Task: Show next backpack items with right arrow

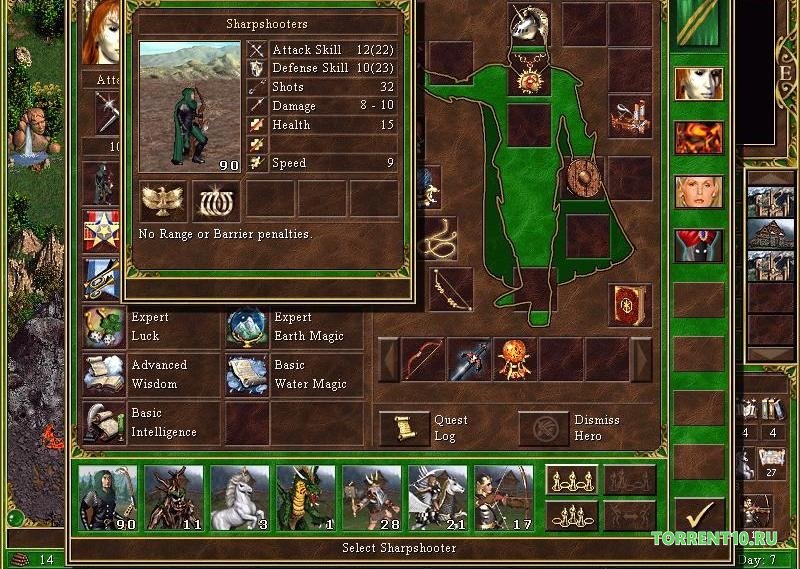Action: point(641,359)
